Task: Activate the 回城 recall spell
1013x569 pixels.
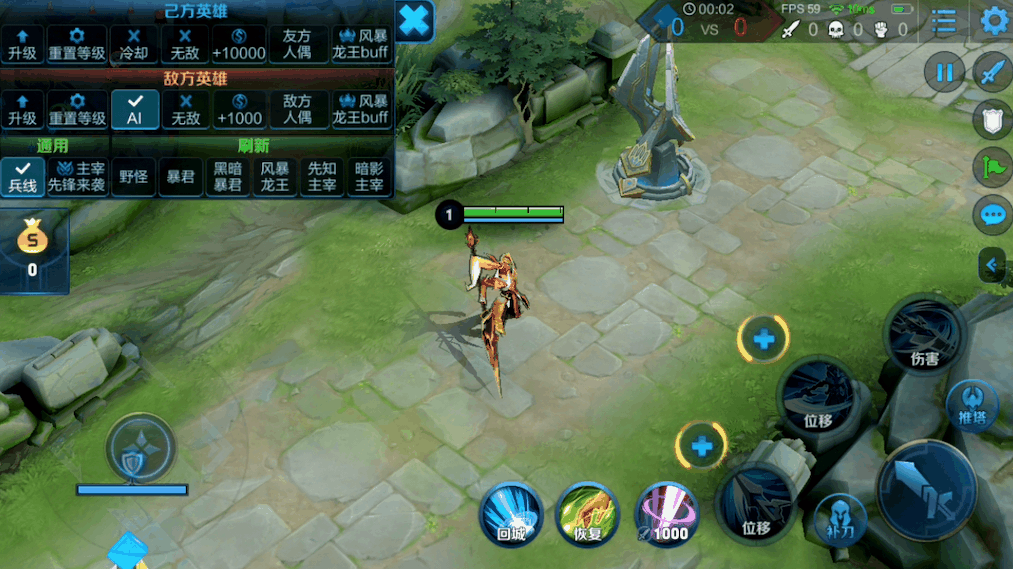Action: [511, 513]
